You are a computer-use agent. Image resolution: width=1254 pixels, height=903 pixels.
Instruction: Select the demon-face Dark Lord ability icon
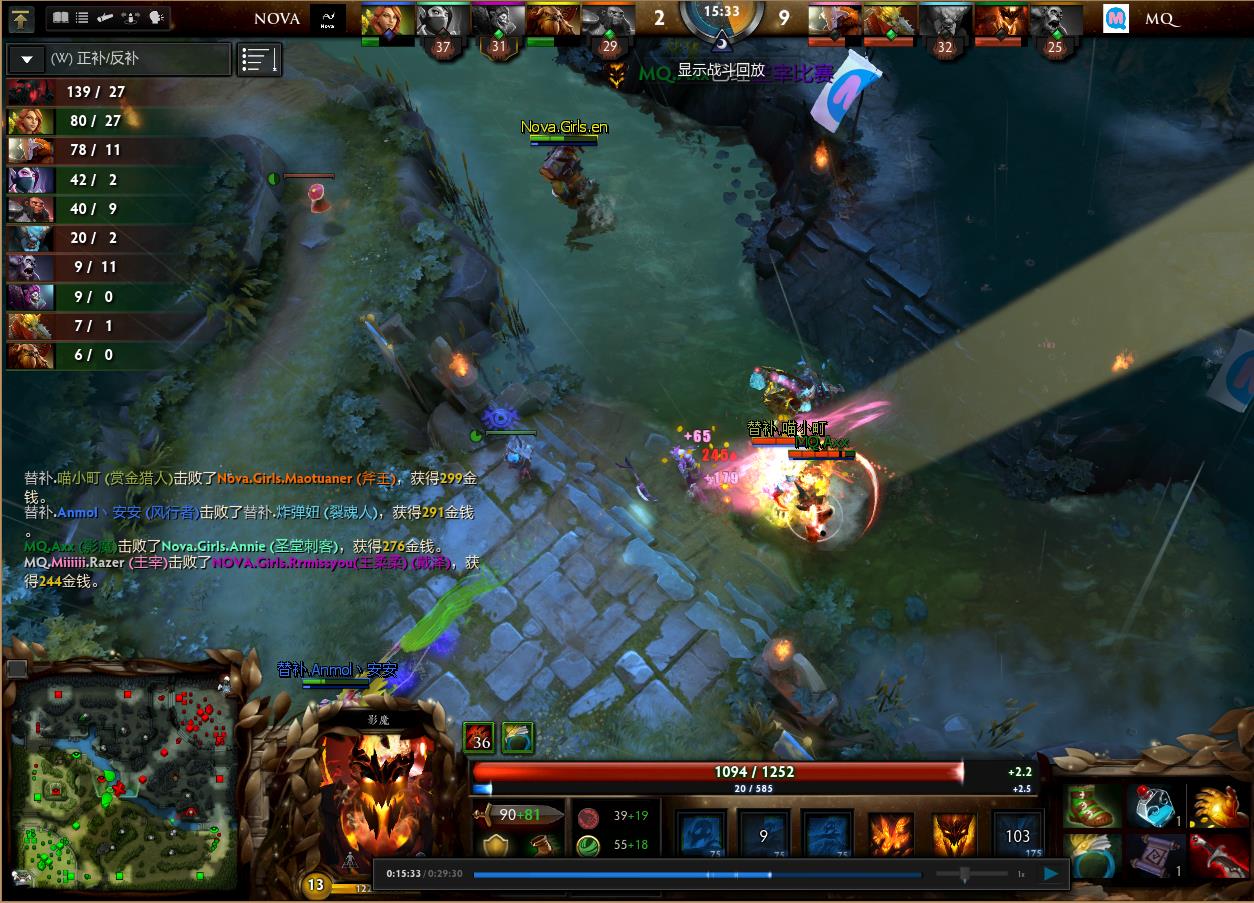point(954,834)
